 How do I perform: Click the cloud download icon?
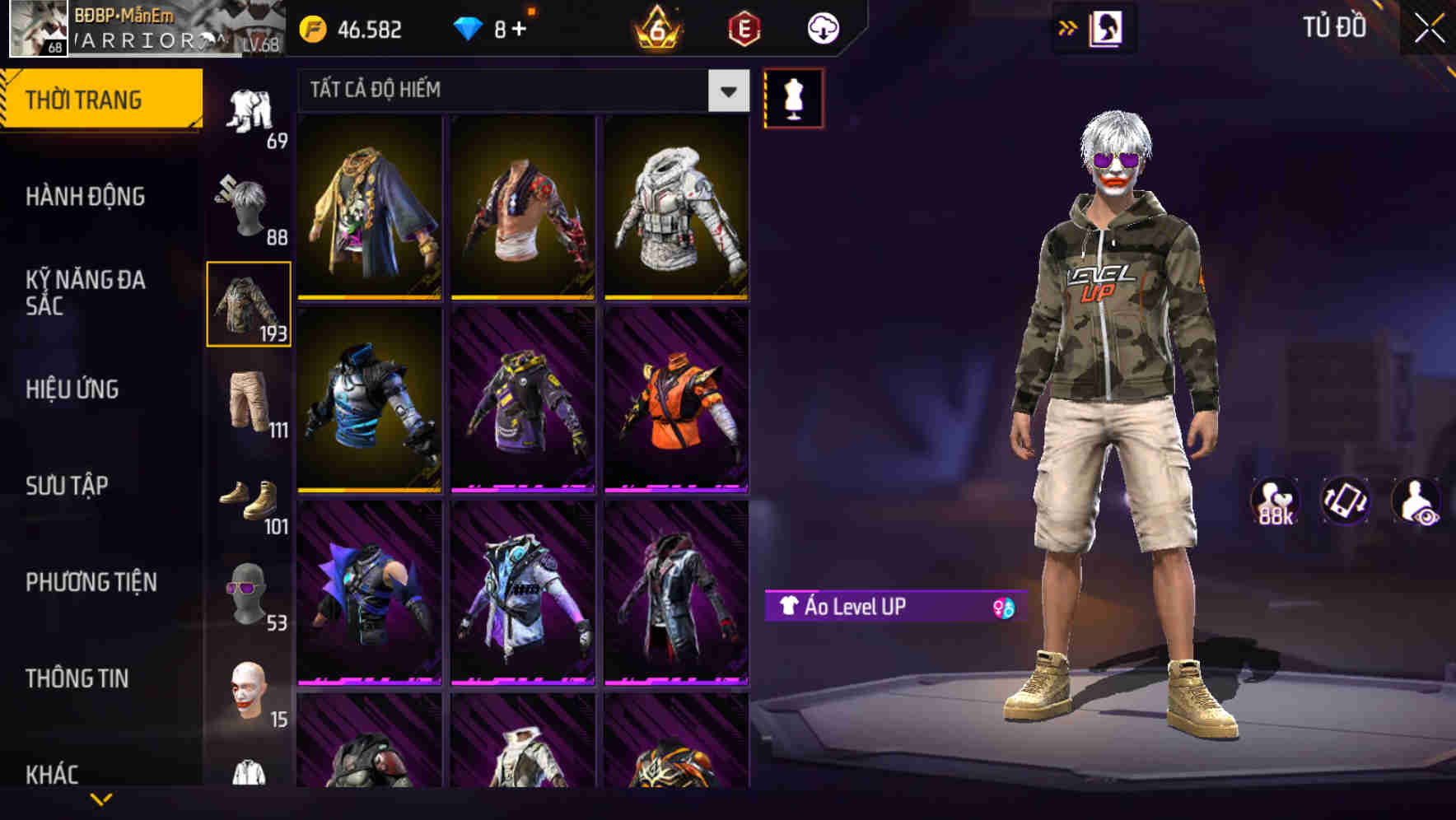821,27
